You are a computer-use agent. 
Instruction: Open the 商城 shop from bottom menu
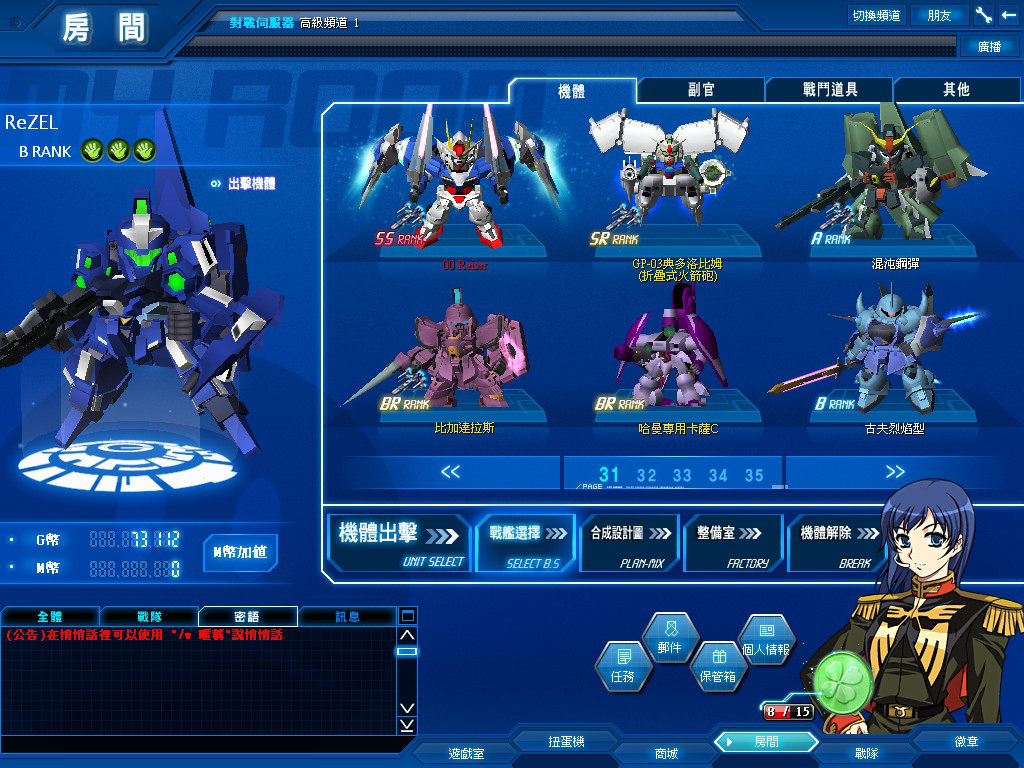(x=665, y=753)
